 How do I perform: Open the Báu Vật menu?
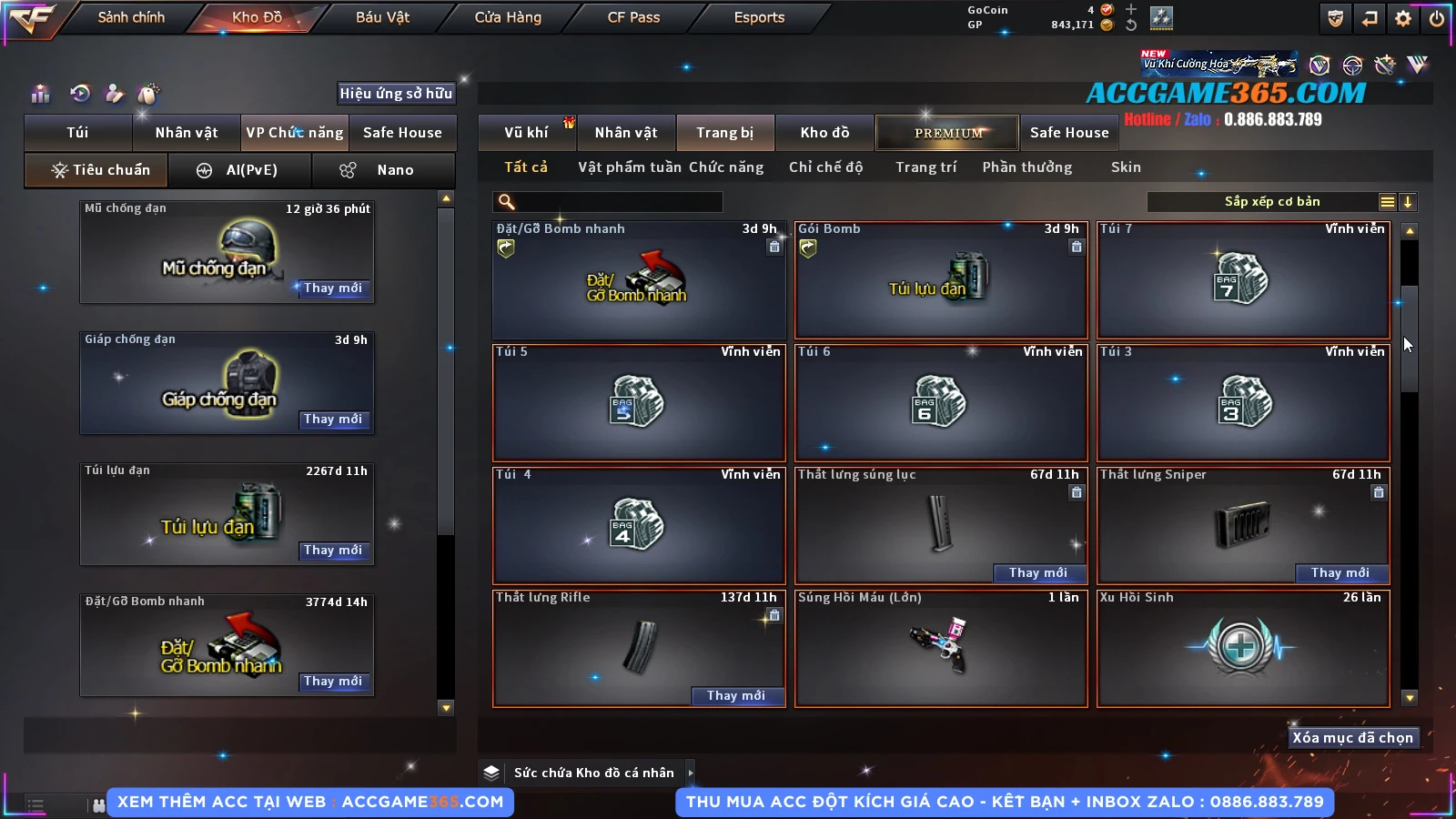click(382, 17)
